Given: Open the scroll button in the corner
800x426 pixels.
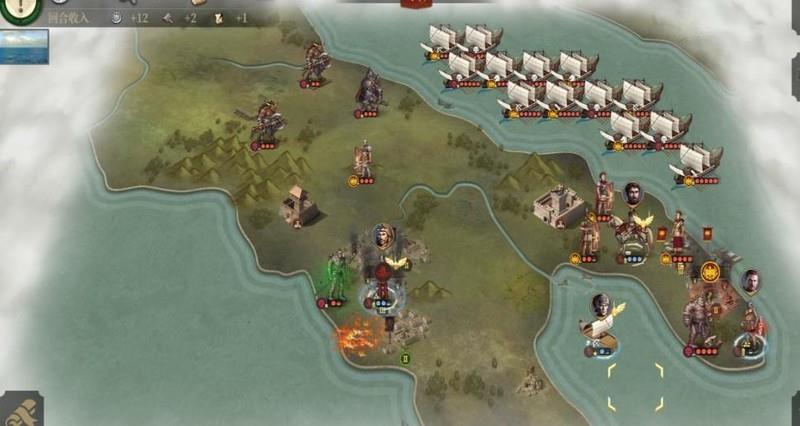Looking at the screenshot, I should [19, 410].
